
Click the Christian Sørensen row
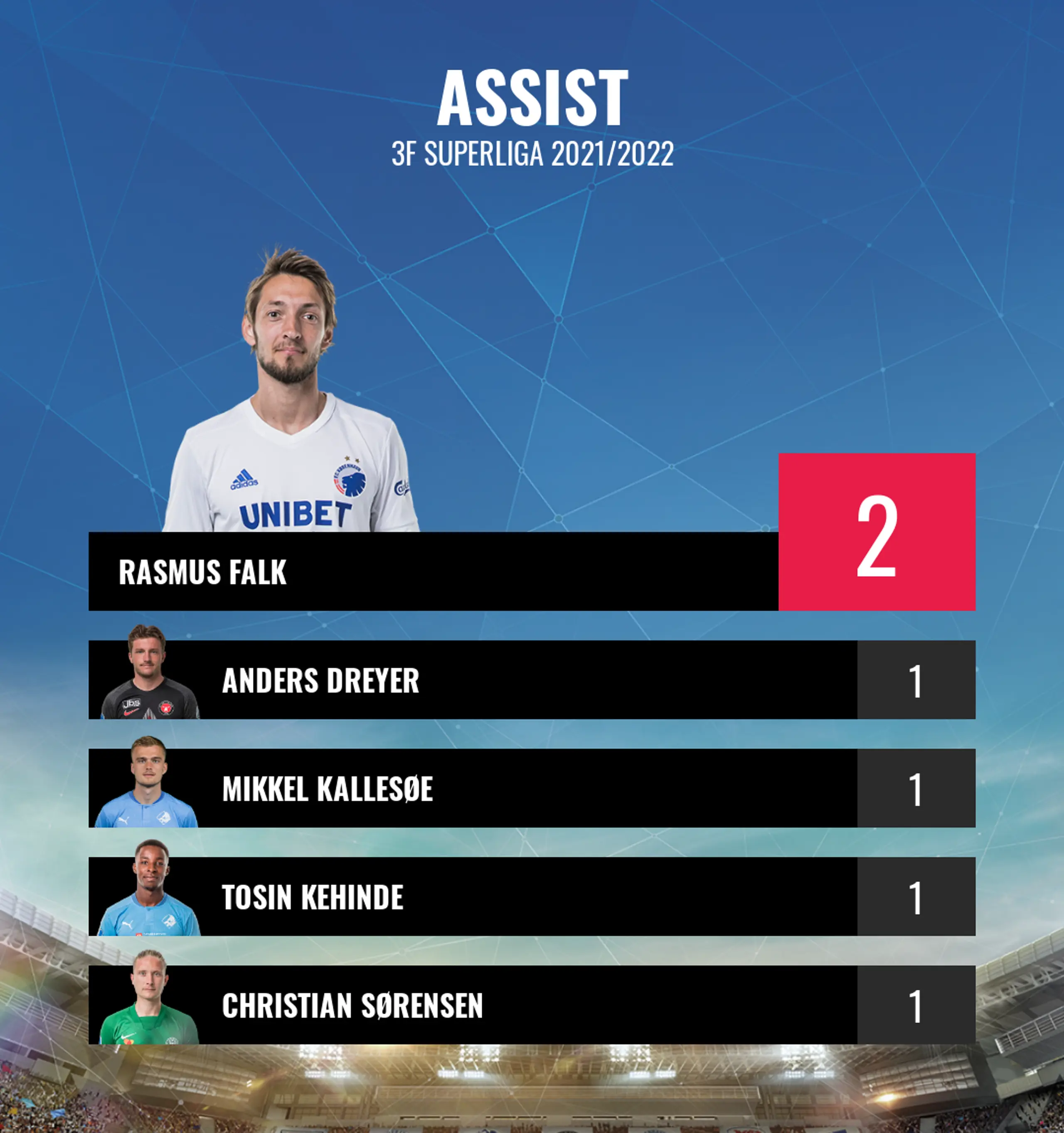pos(473,1005)
